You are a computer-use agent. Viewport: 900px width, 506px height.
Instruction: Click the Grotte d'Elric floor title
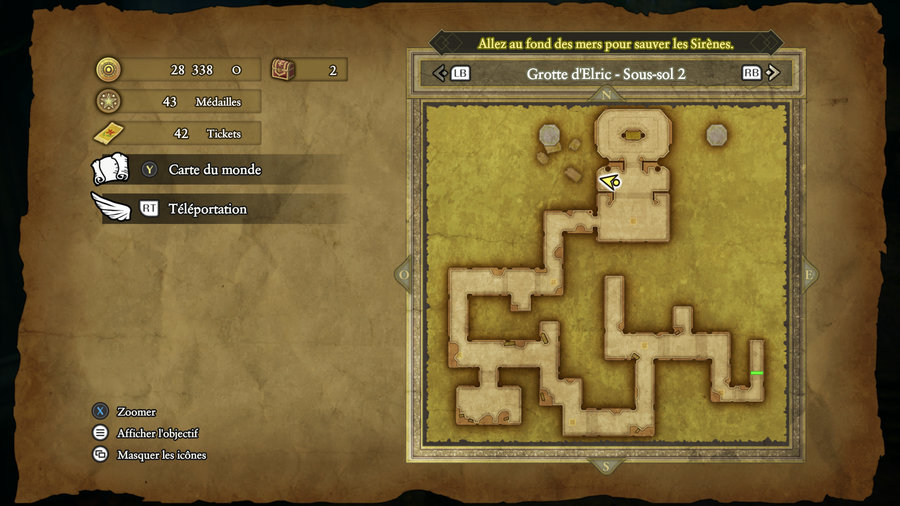(606, 73)
